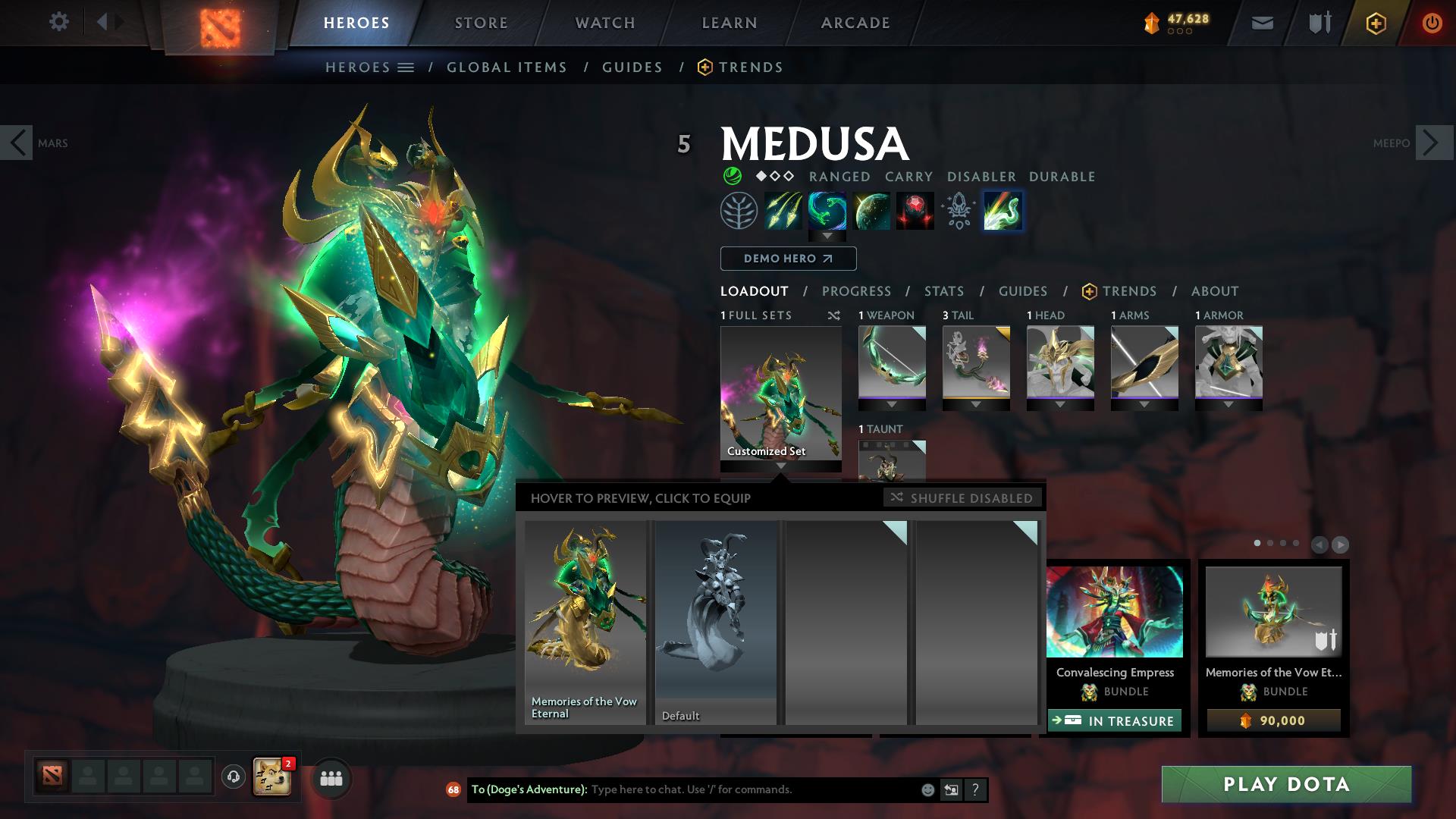Expand the Aghanim's Scepter details arrow

[x=827, y=236]
